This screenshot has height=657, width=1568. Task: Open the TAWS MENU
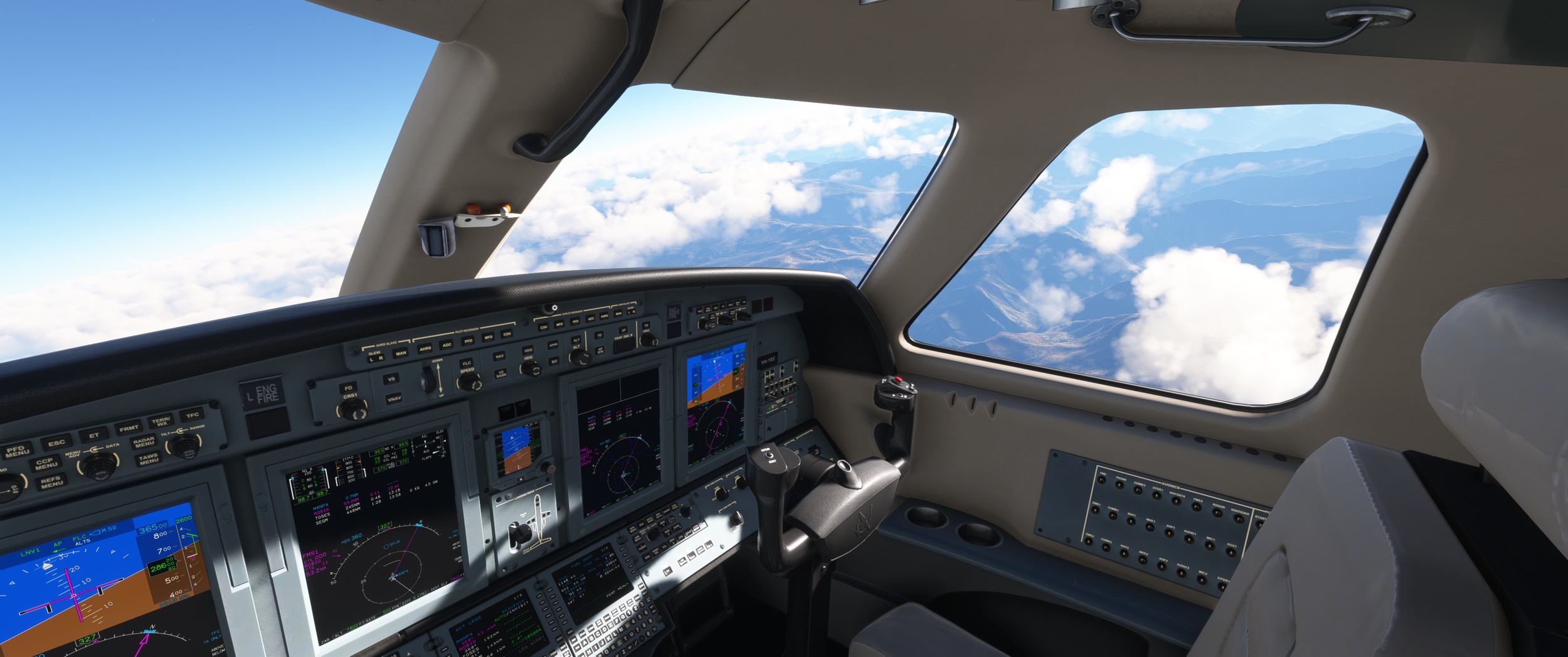(x=148, y=459)
